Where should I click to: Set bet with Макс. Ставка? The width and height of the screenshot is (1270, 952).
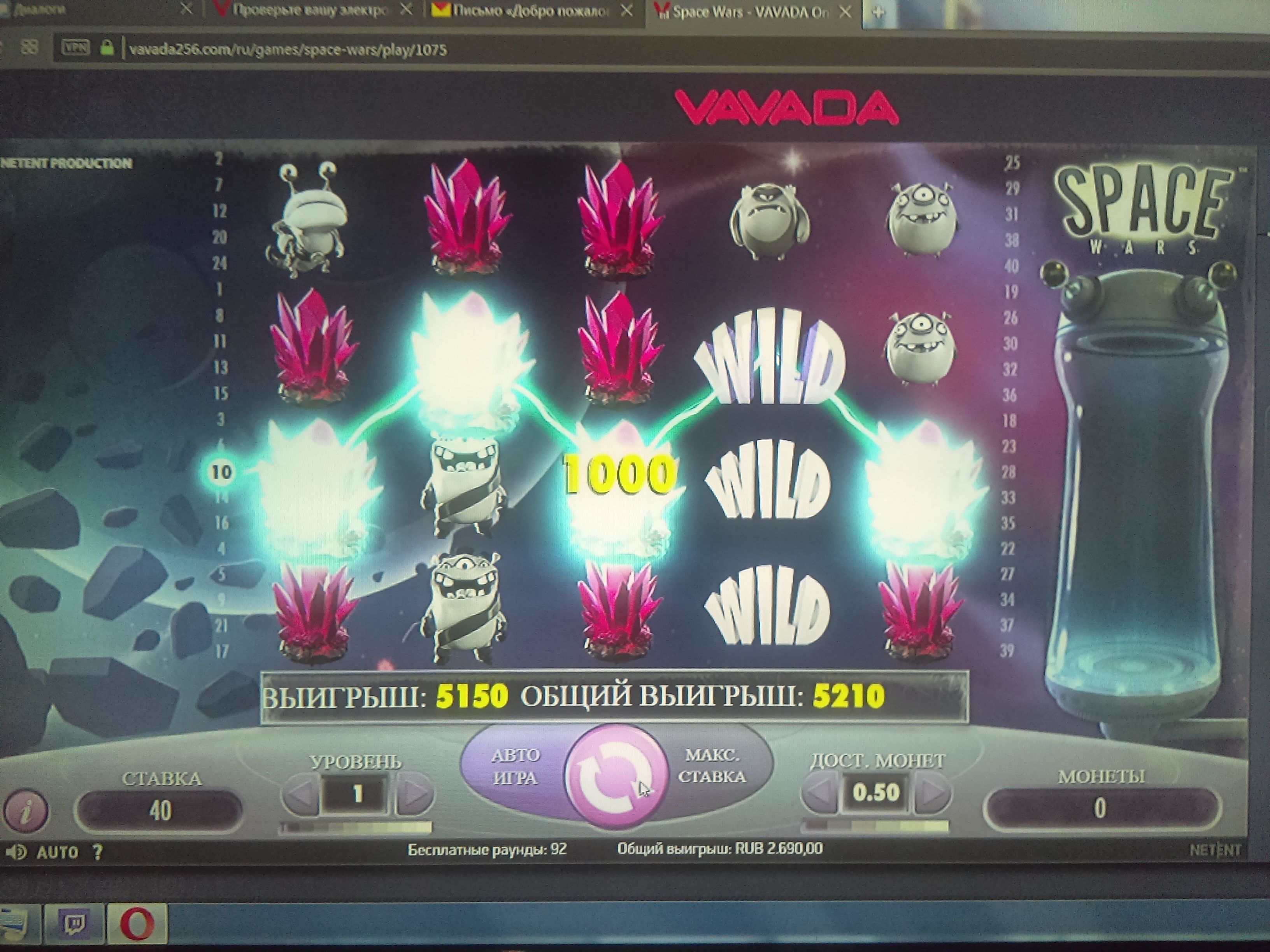[712, 765]
